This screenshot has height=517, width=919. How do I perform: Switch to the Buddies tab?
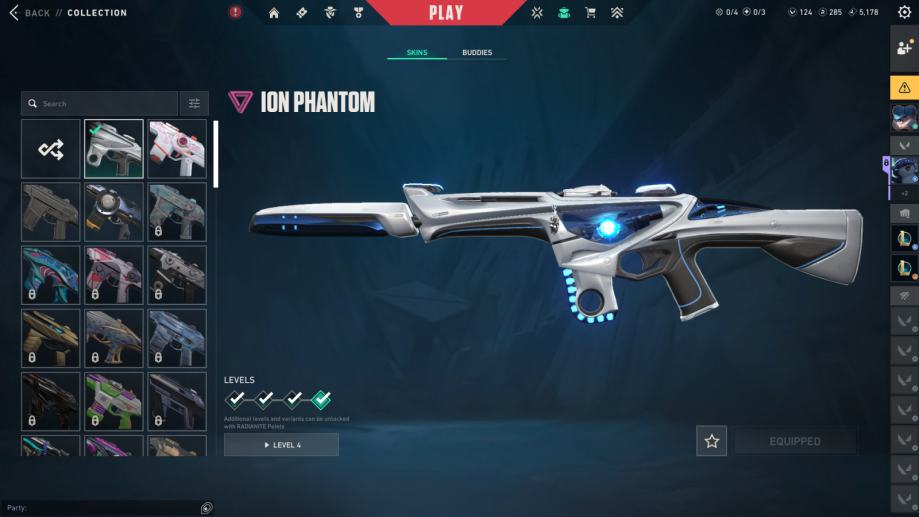point(477,52)
